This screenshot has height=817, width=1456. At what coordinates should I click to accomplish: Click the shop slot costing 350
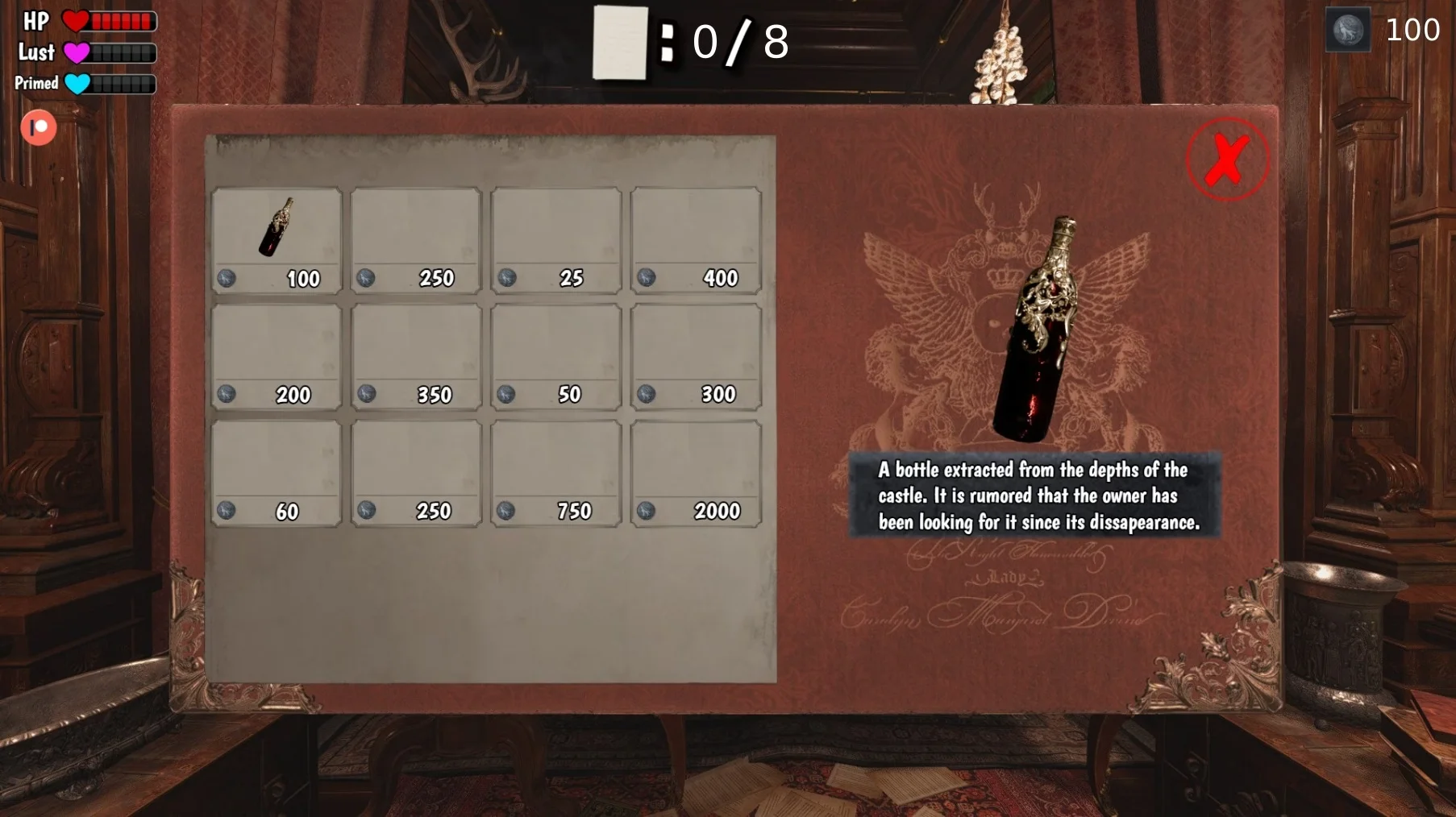[416, 356]
